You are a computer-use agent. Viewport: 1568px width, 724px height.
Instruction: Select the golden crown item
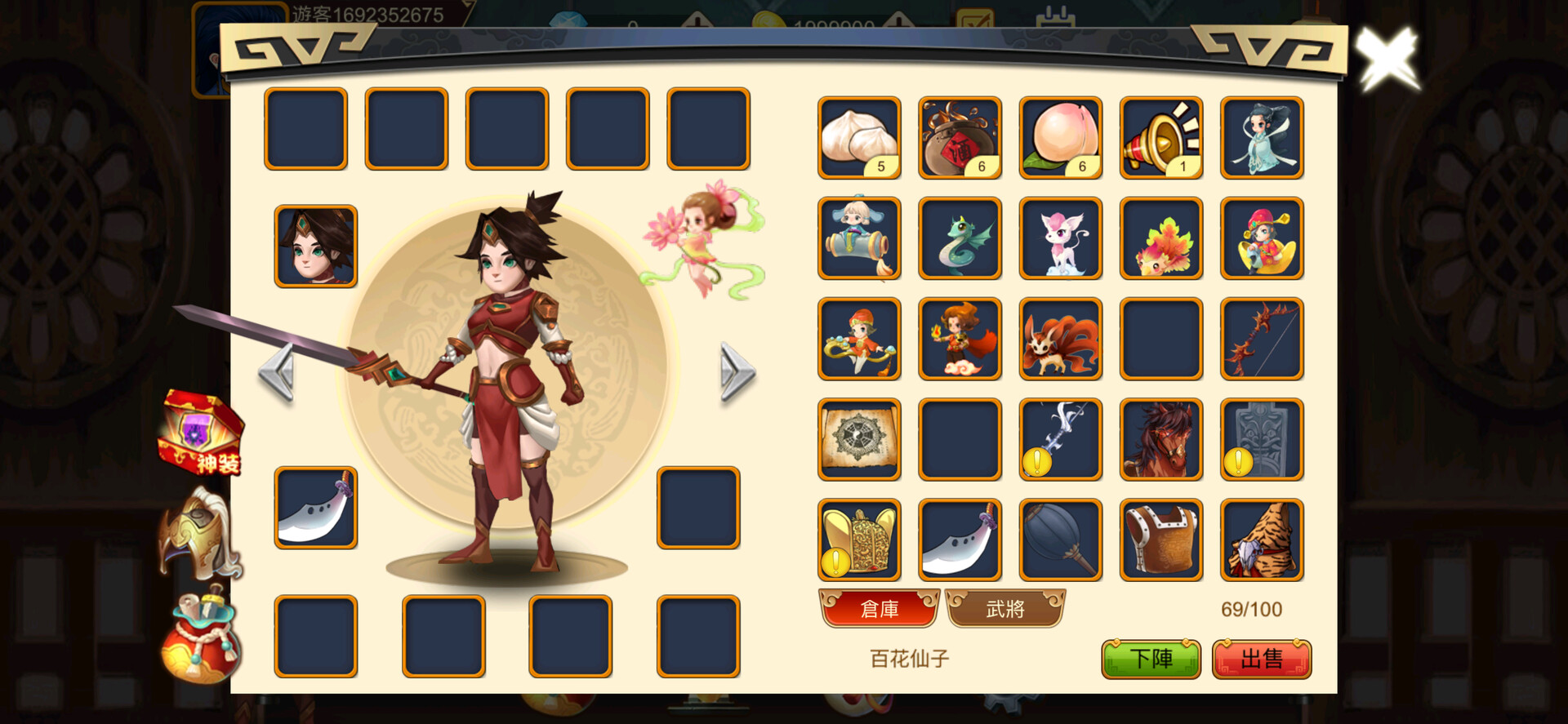[x=859, y=540]
